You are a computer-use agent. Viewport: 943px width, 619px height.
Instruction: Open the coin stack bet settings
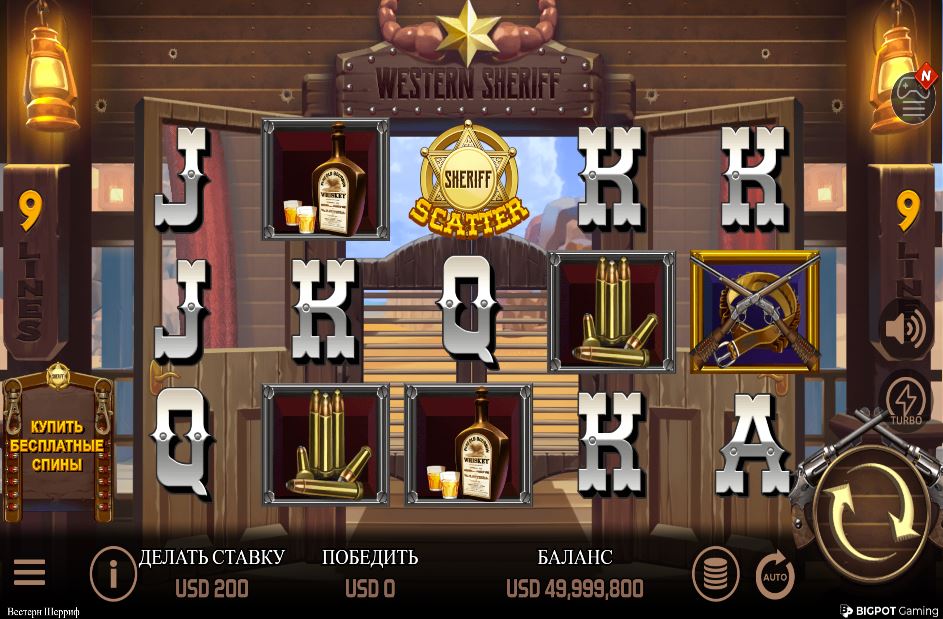[x=716, y=573]
